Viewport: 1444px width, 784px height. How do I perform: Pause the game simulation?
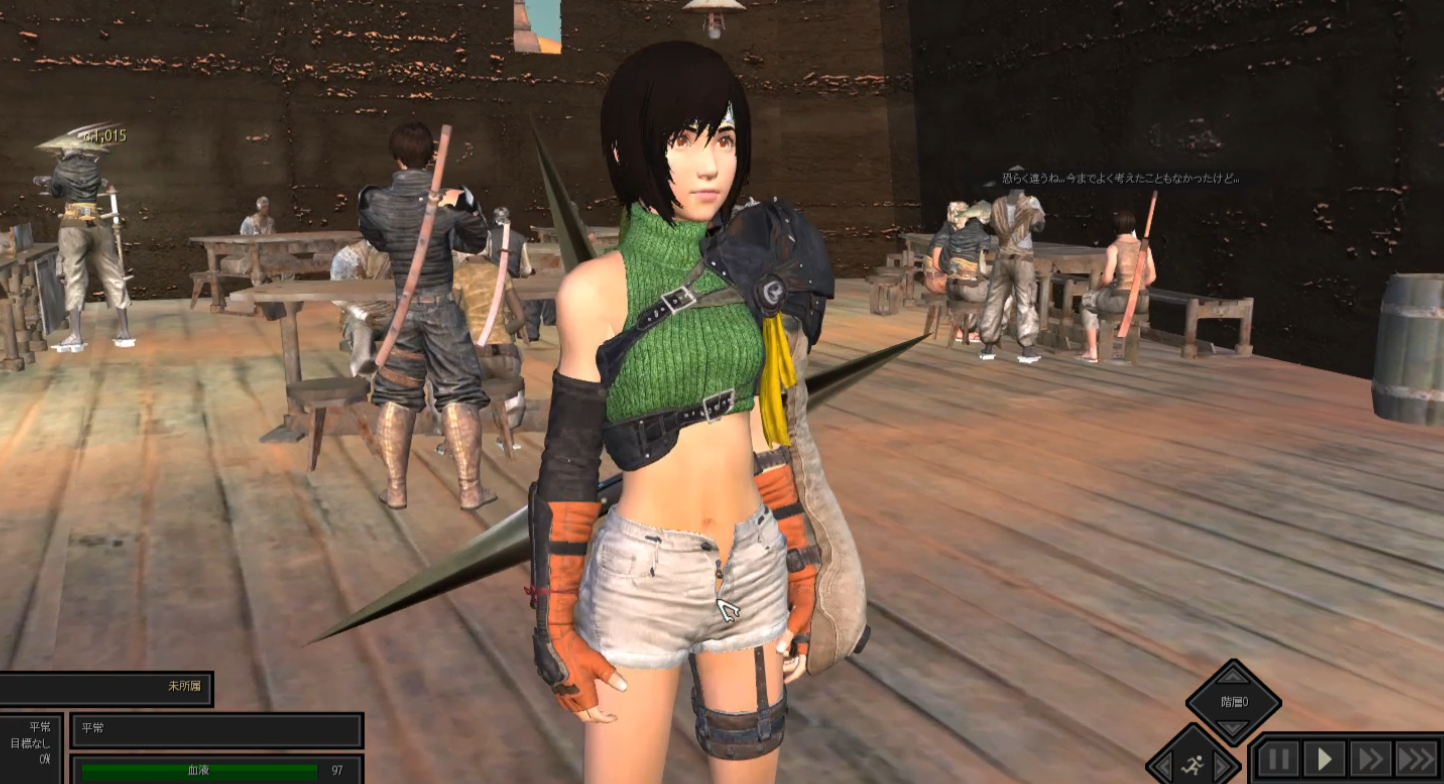tap(1278, 759)
